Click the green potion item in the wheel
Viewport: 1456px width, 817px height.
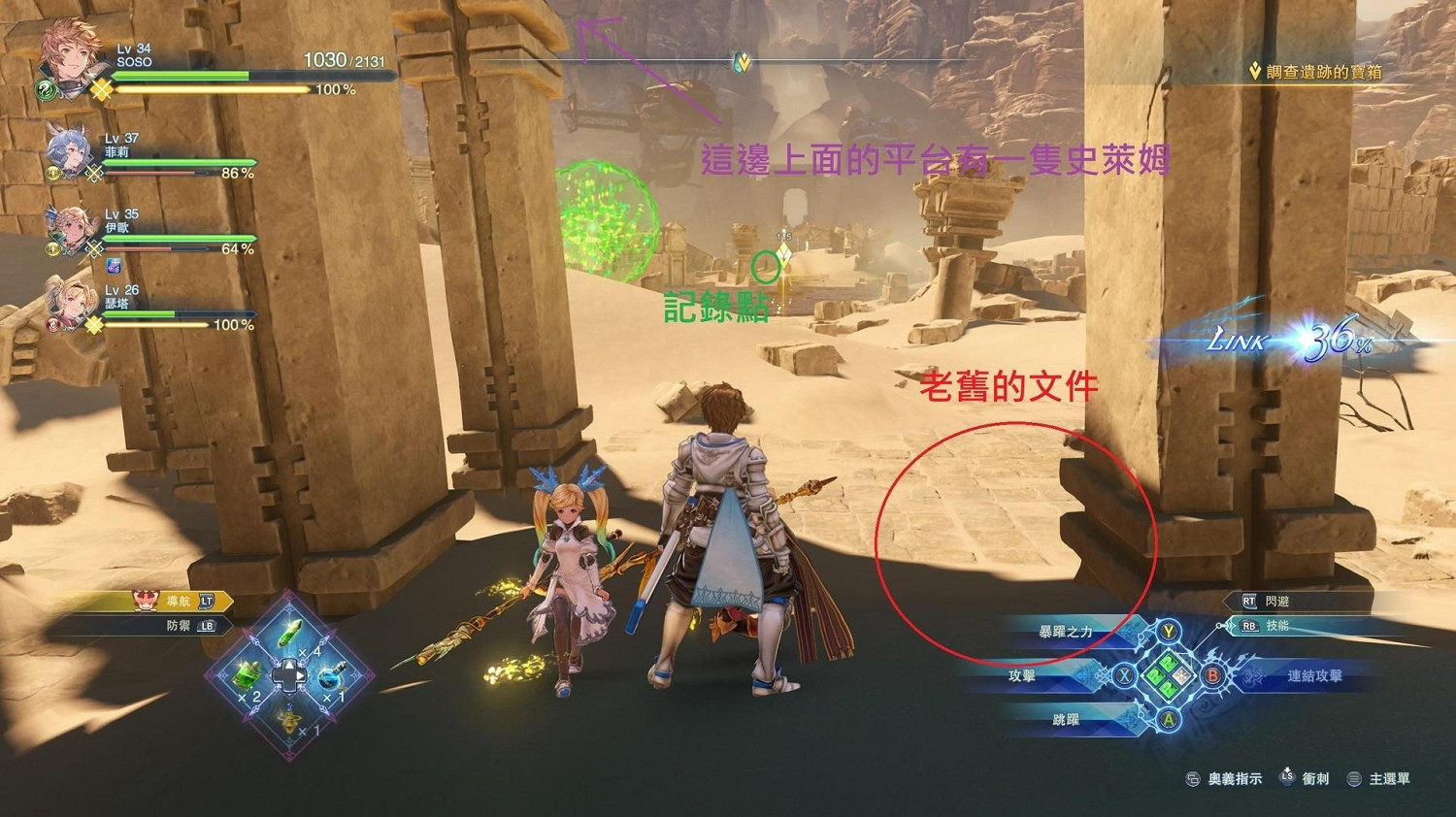[x=290, y=634]
